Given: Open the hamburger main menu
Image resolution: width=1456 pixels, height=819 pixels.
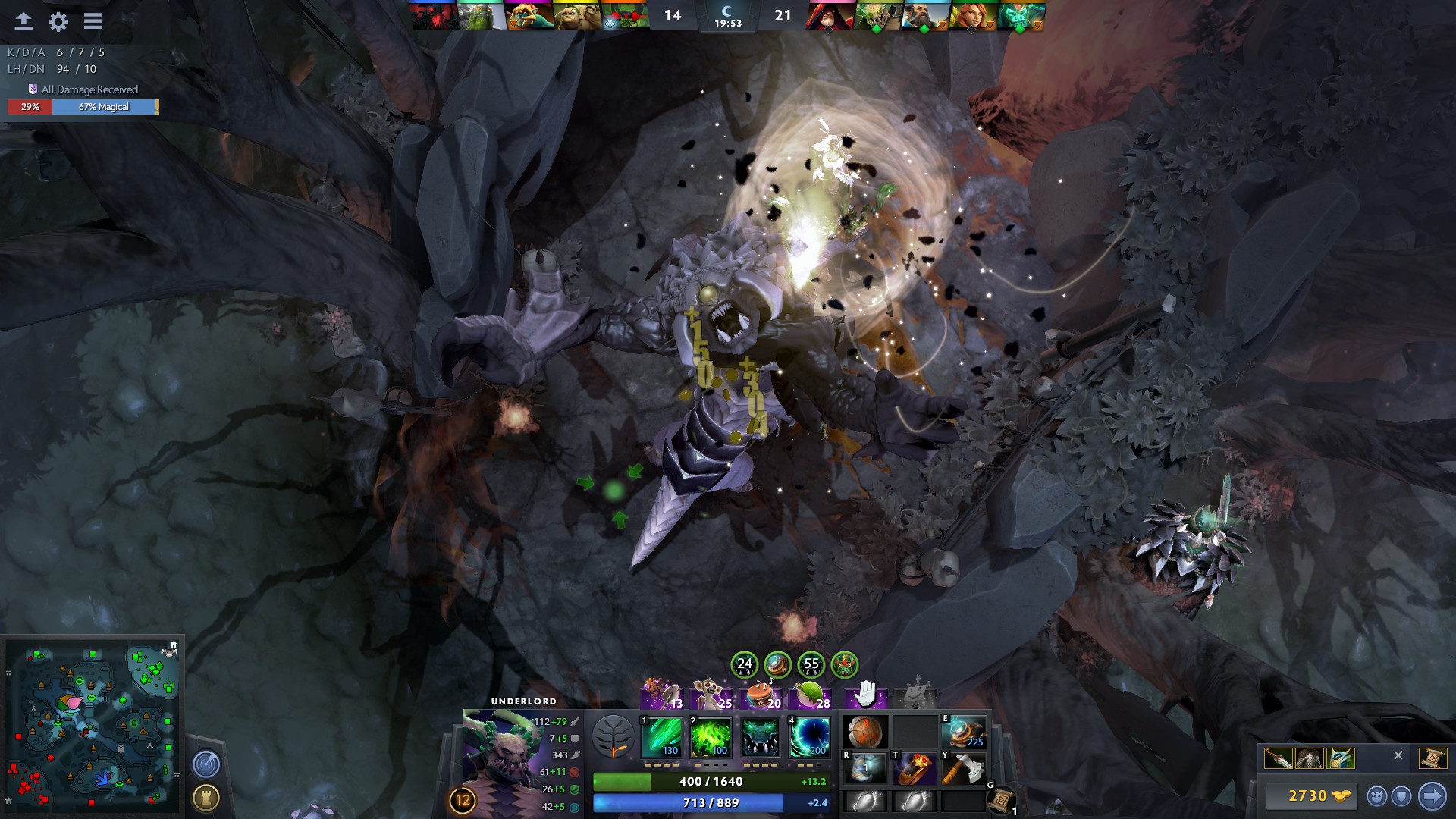Looking at the screenshot, I should pyautogui.click(x=93, y=21).
